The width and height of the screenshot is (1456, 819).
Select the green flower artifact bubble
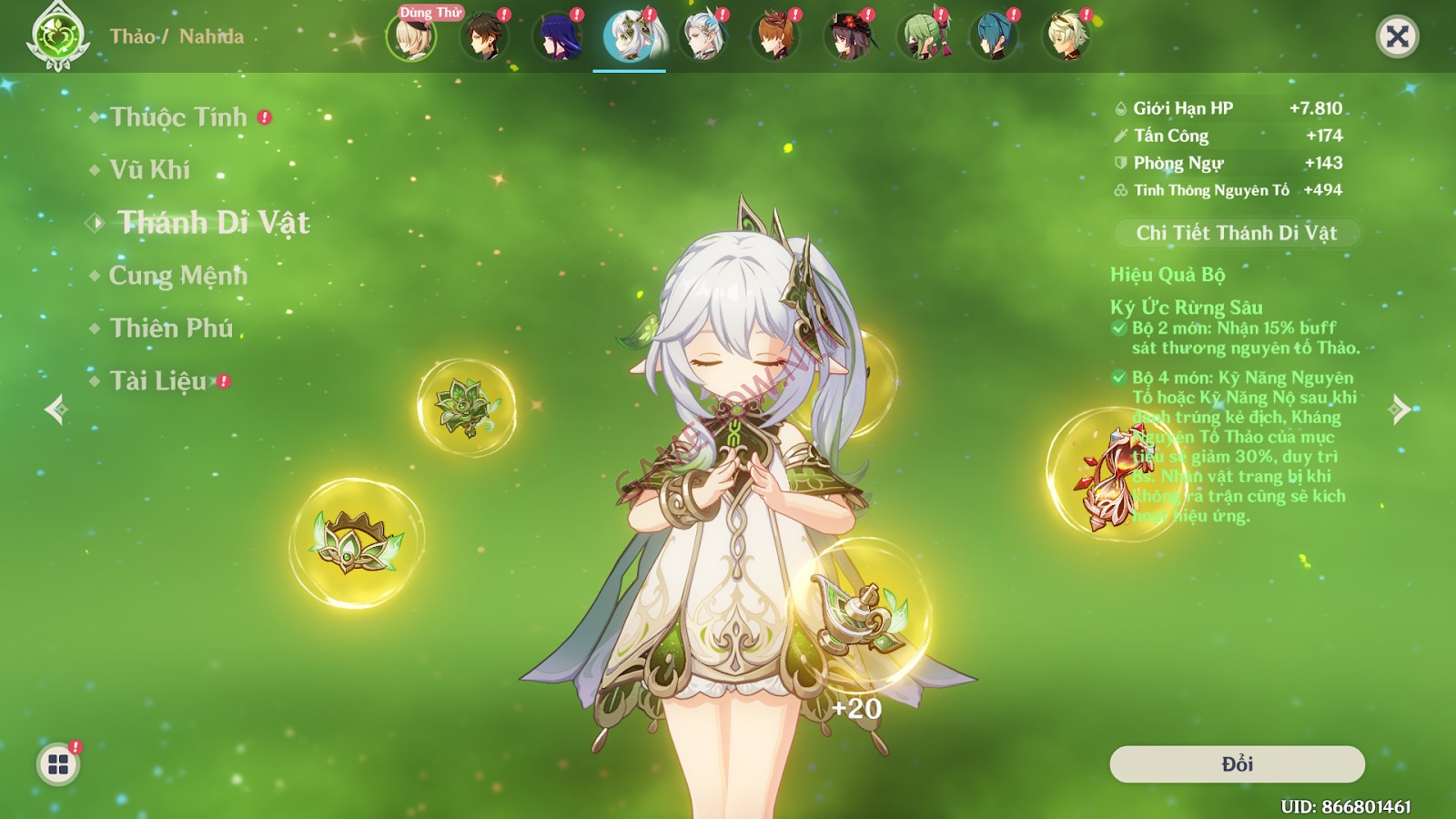(x=466, y=408)
